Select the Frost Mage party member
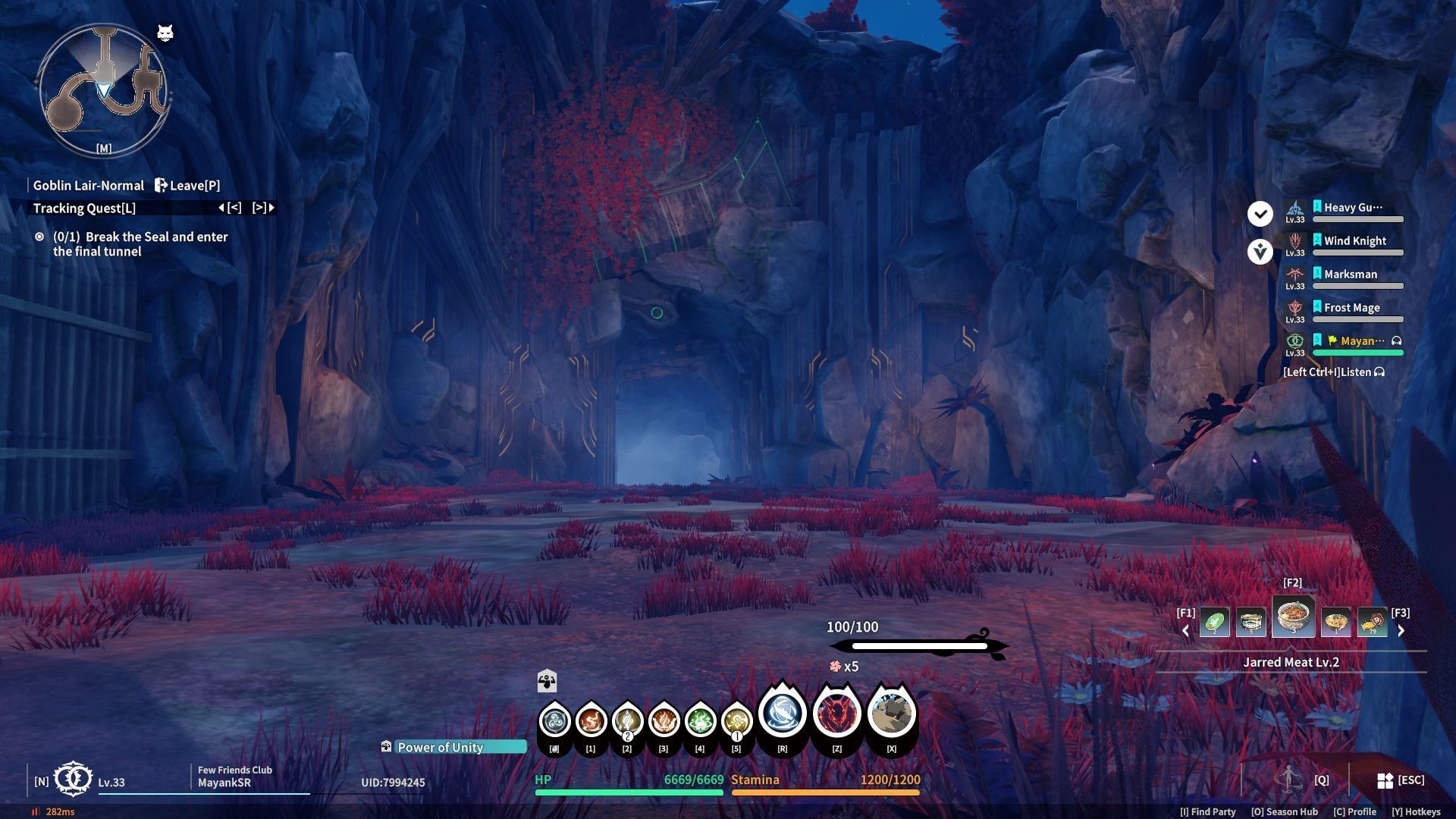1456x819 pixels. point(1351,308)
